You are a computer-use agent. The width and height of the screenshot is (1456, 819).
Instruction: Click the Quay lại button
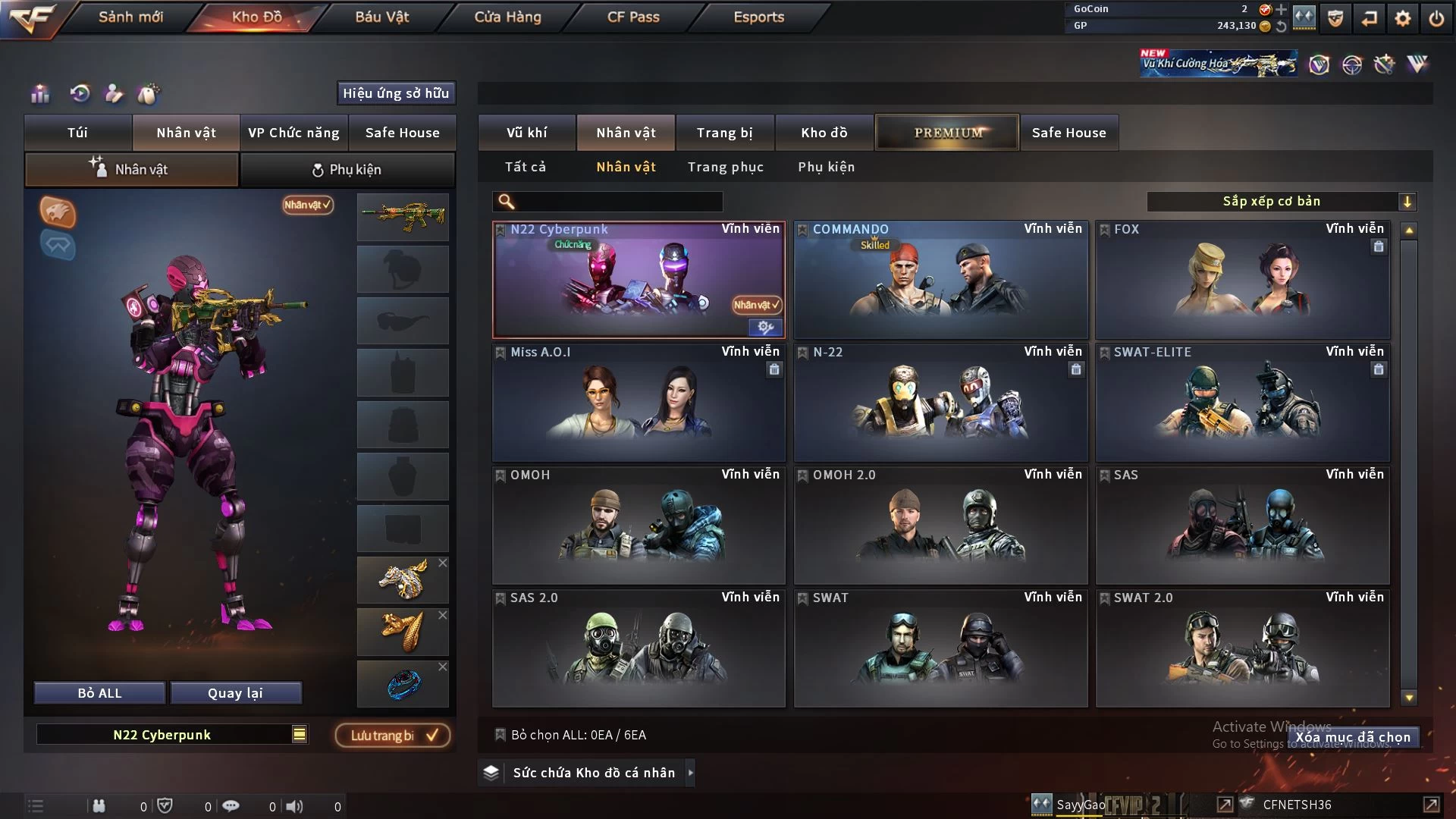pyautogui.click(x=235, y=693)
